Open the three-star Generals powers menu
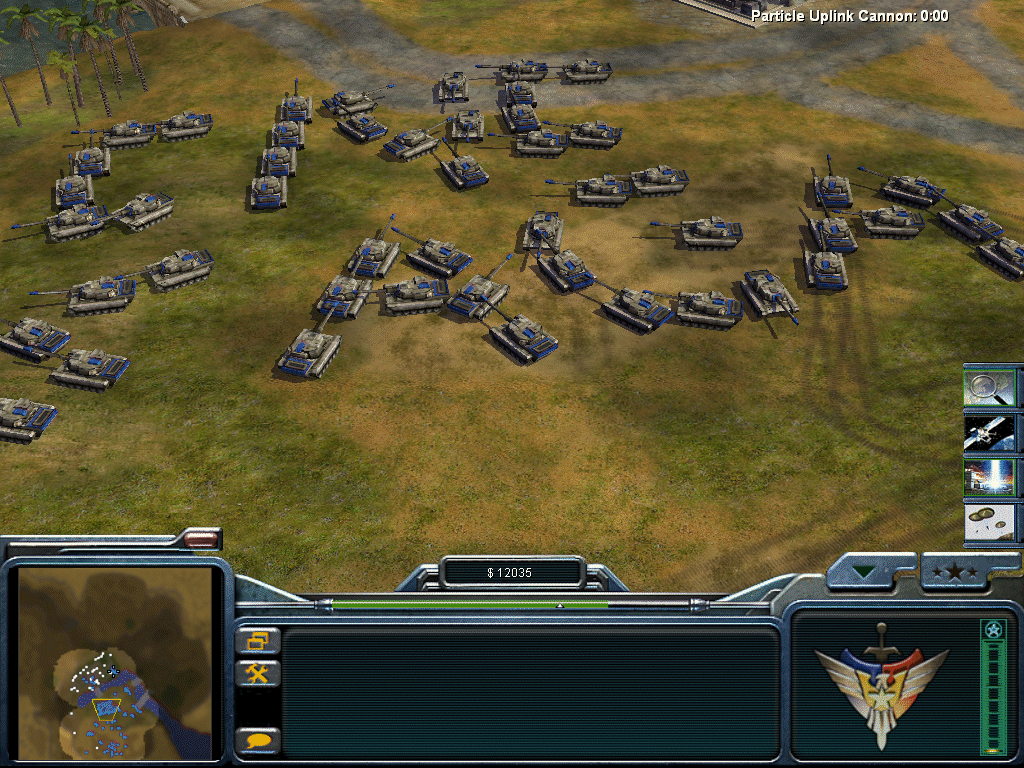 (x=953, y=572)
